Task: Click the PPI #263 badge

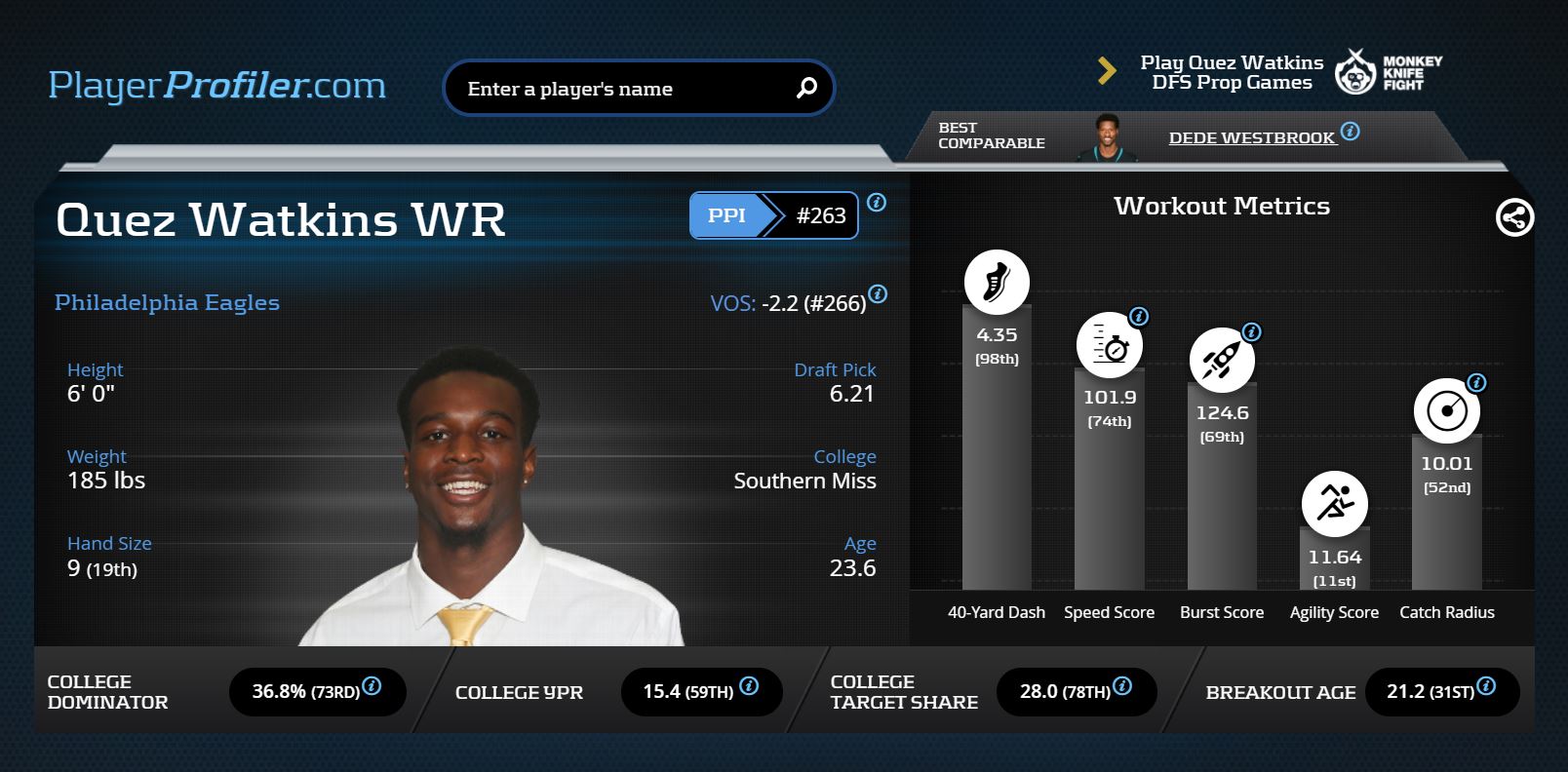Action: point(773,215)
